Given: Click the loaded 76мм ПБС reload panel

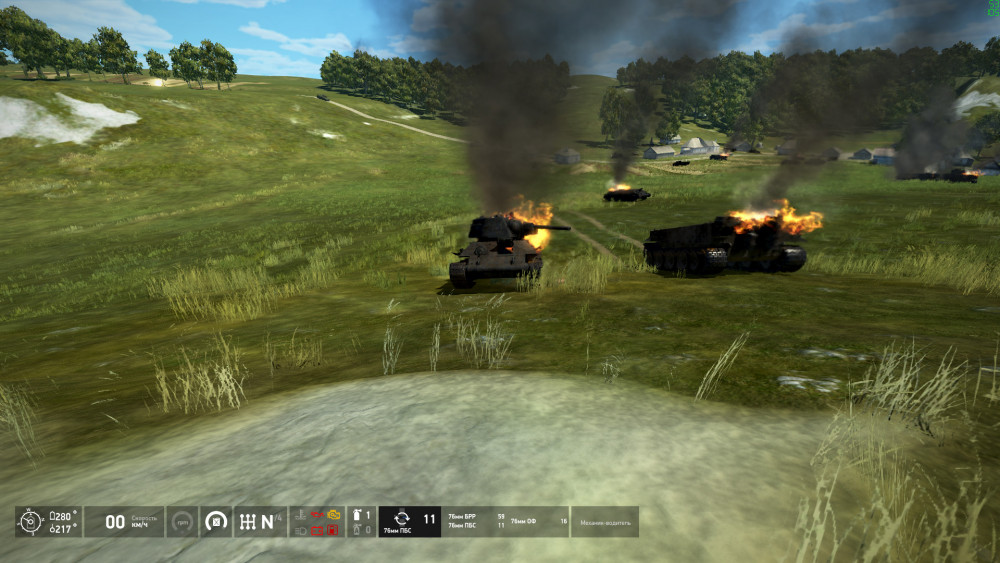Looking at the screenshot, I should [410, 521].
